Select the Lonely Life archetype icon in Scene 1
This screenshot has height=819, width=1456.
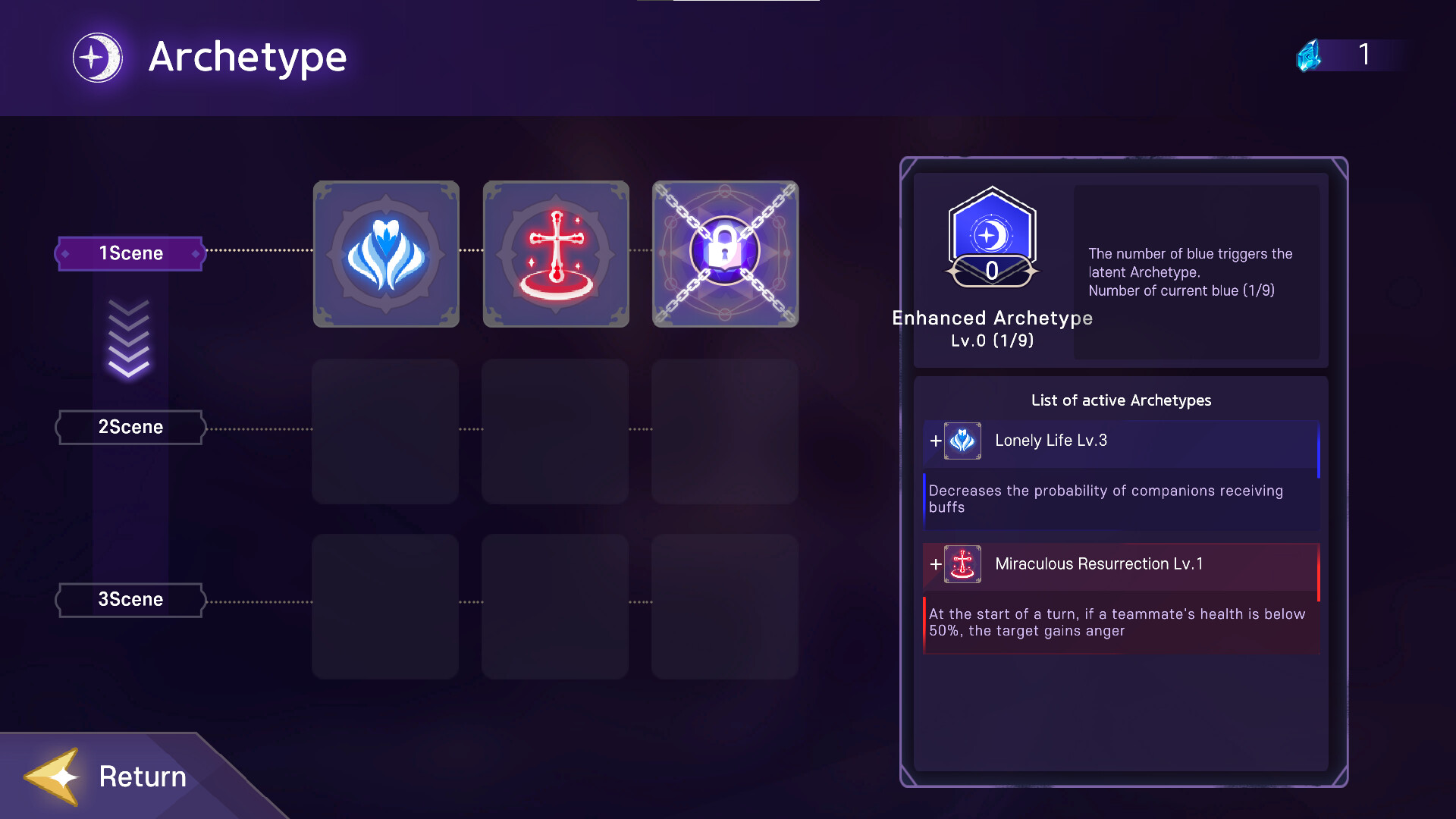coord(385,253)
